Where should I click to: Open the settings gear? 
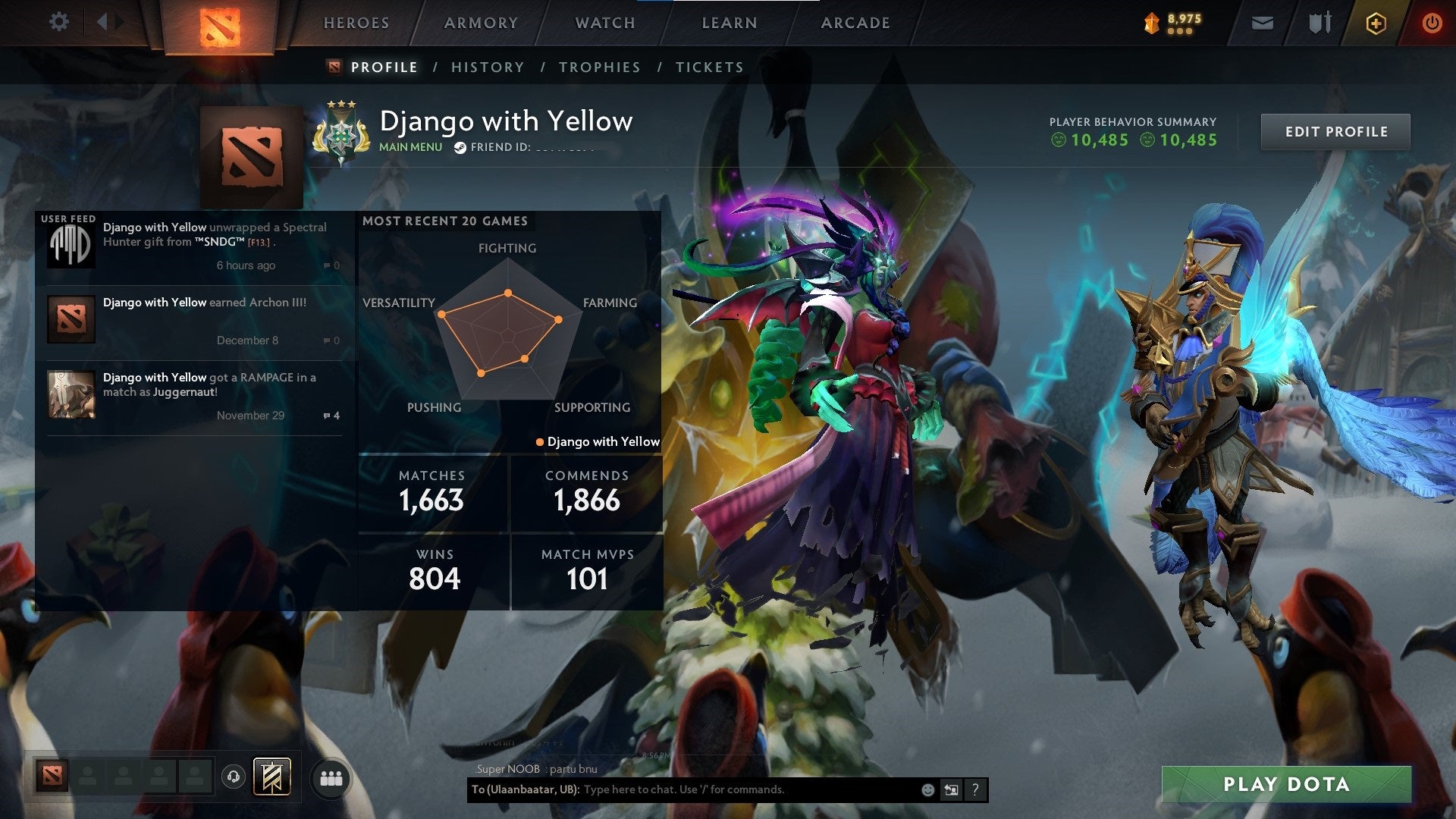(x=59, y=22)
